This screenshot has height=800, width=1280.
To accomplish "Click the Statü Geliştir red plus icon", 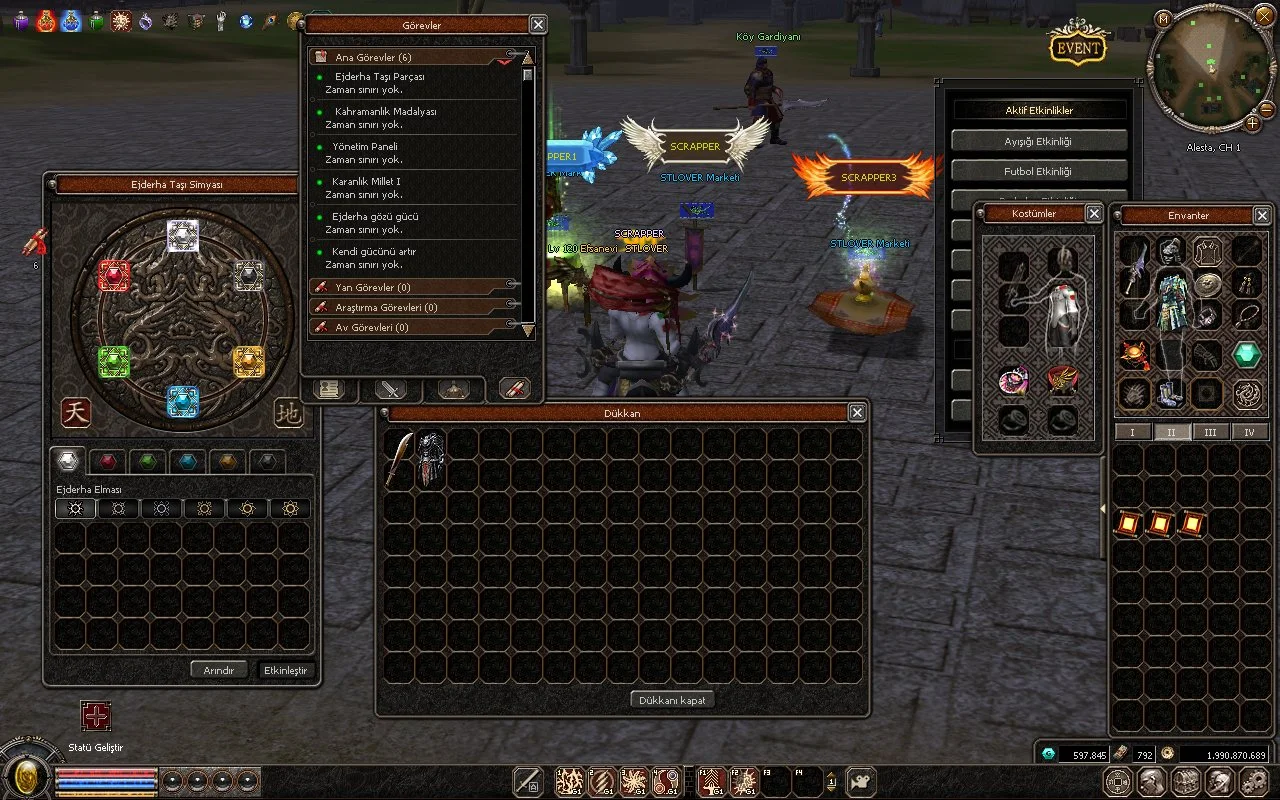I will tap(96, 716).
